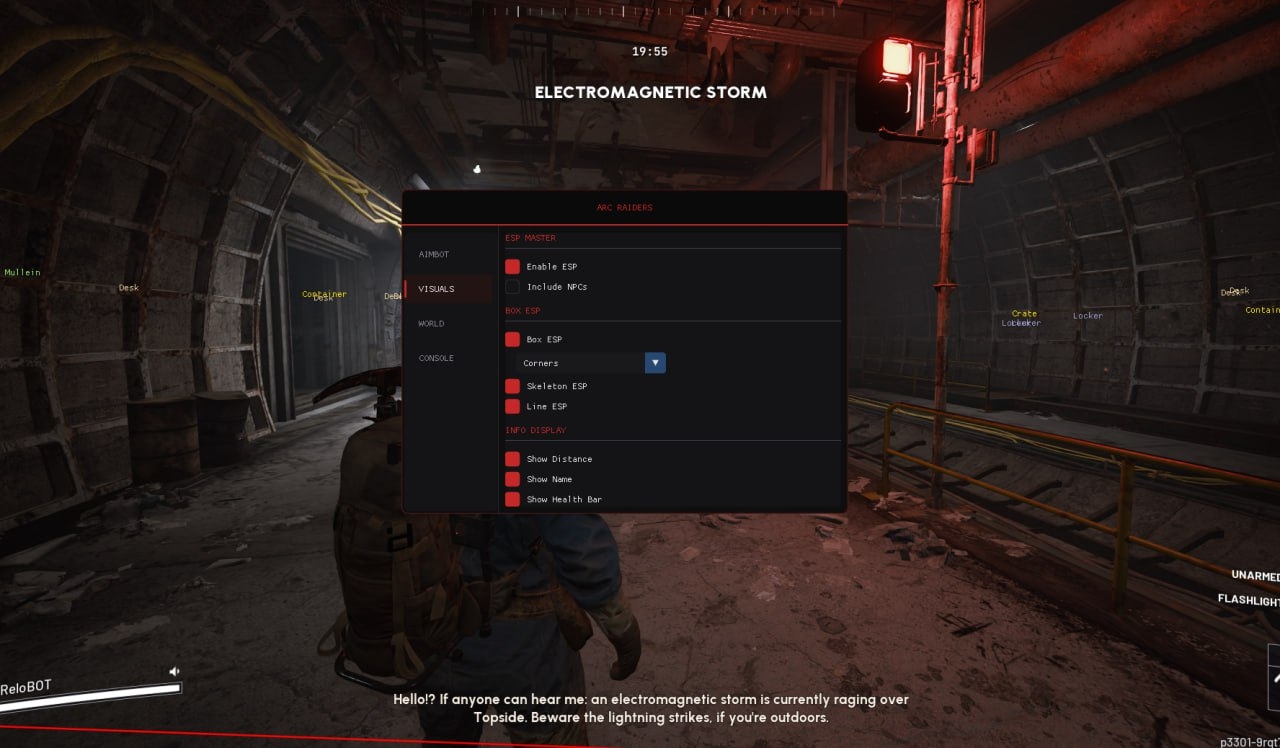Show the Console tab
Viewport: 1280px width, 748px height.
436,358
